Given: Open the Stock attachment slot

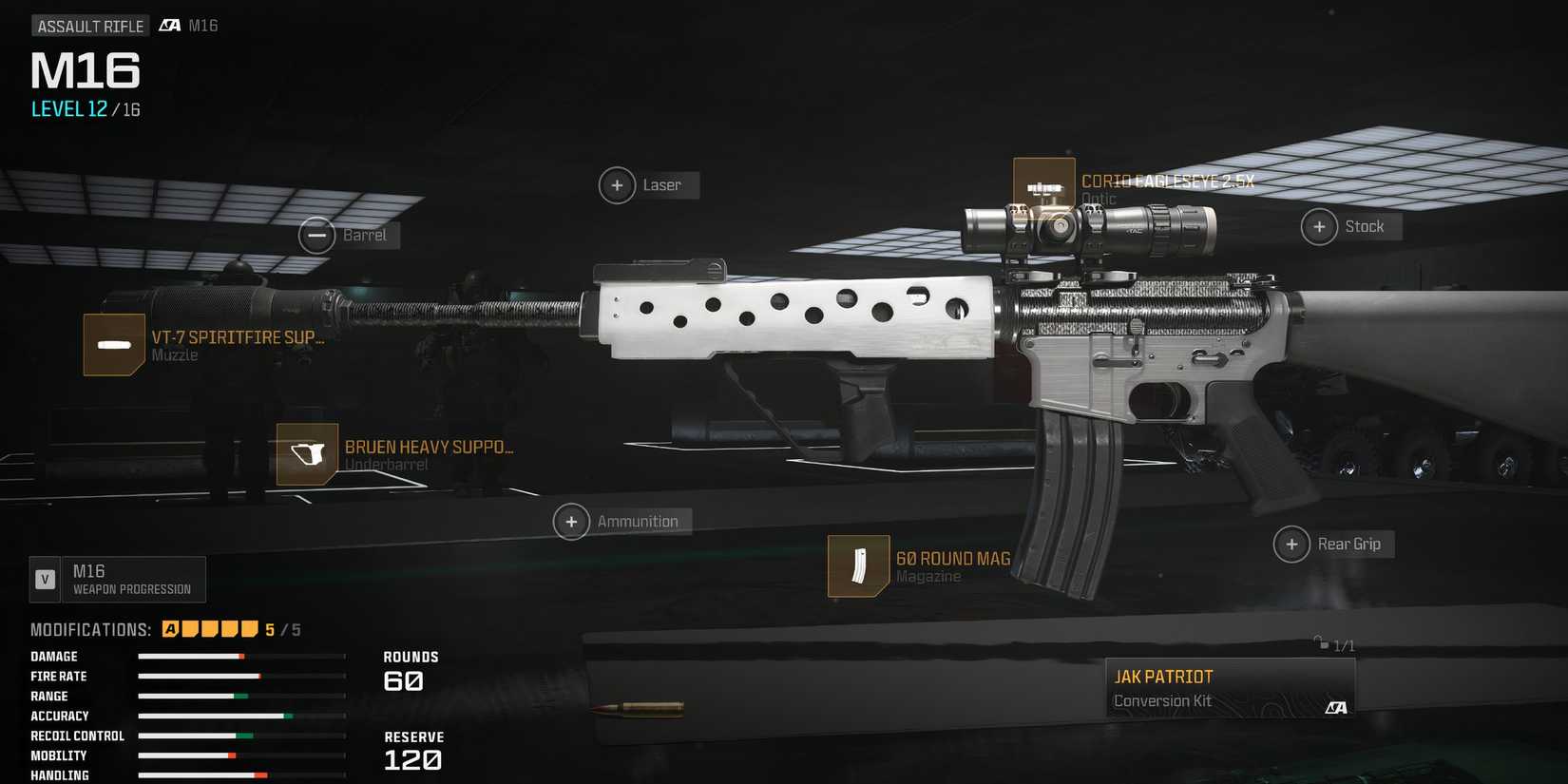Looking at the screenshot, I should pyautogui.click(x=1319, y=226).
